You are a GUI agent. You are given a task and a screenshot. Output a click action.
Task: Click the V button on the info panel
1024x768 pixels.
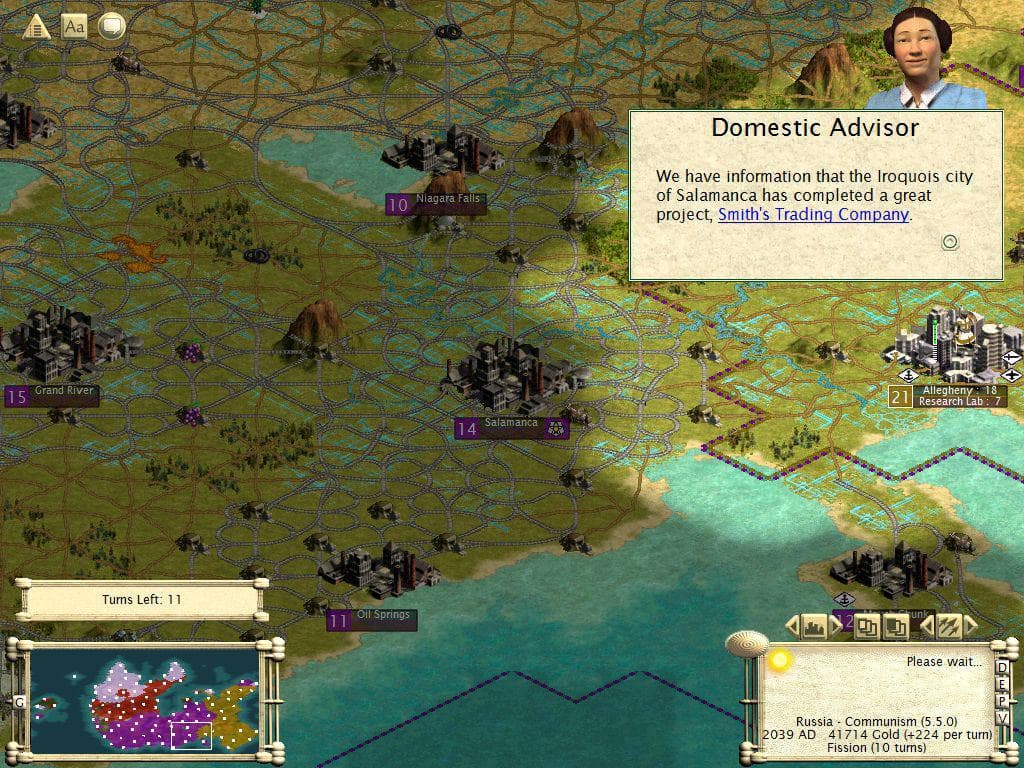click(1002, 719)
